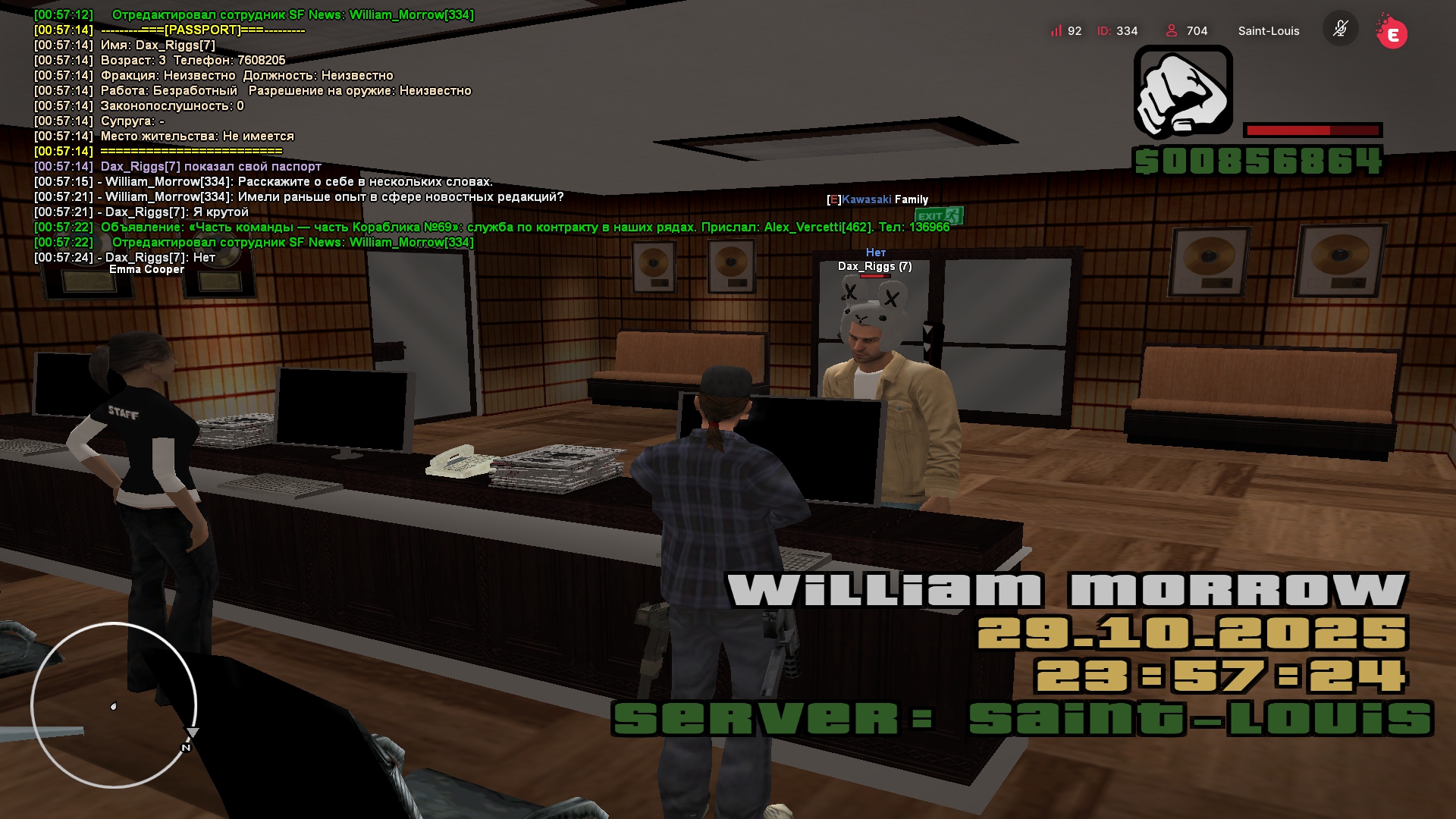Screen dimensions: 1456x819
Task: Select the fist weapon icon
Action: coord(1183,92)
